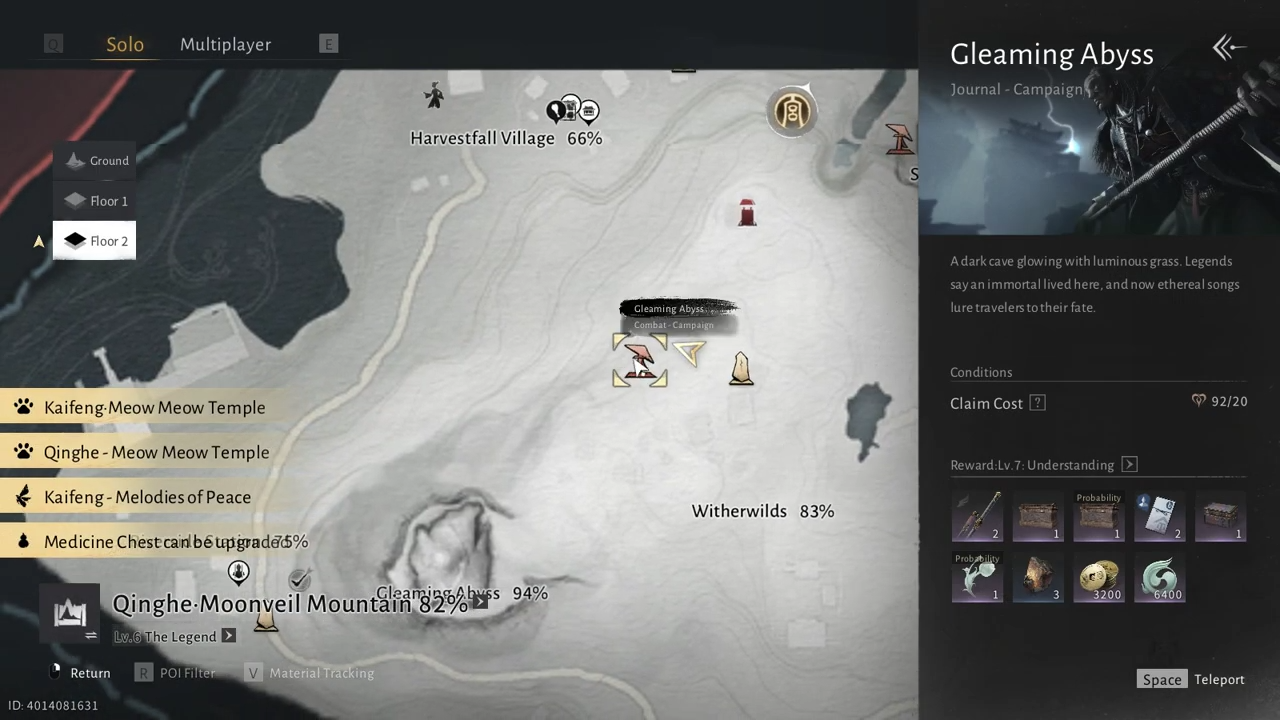The height and width of the screenshot is (720, 1280).
Task: Switch to the Multiplayer tab
Action: coord(225,45)
